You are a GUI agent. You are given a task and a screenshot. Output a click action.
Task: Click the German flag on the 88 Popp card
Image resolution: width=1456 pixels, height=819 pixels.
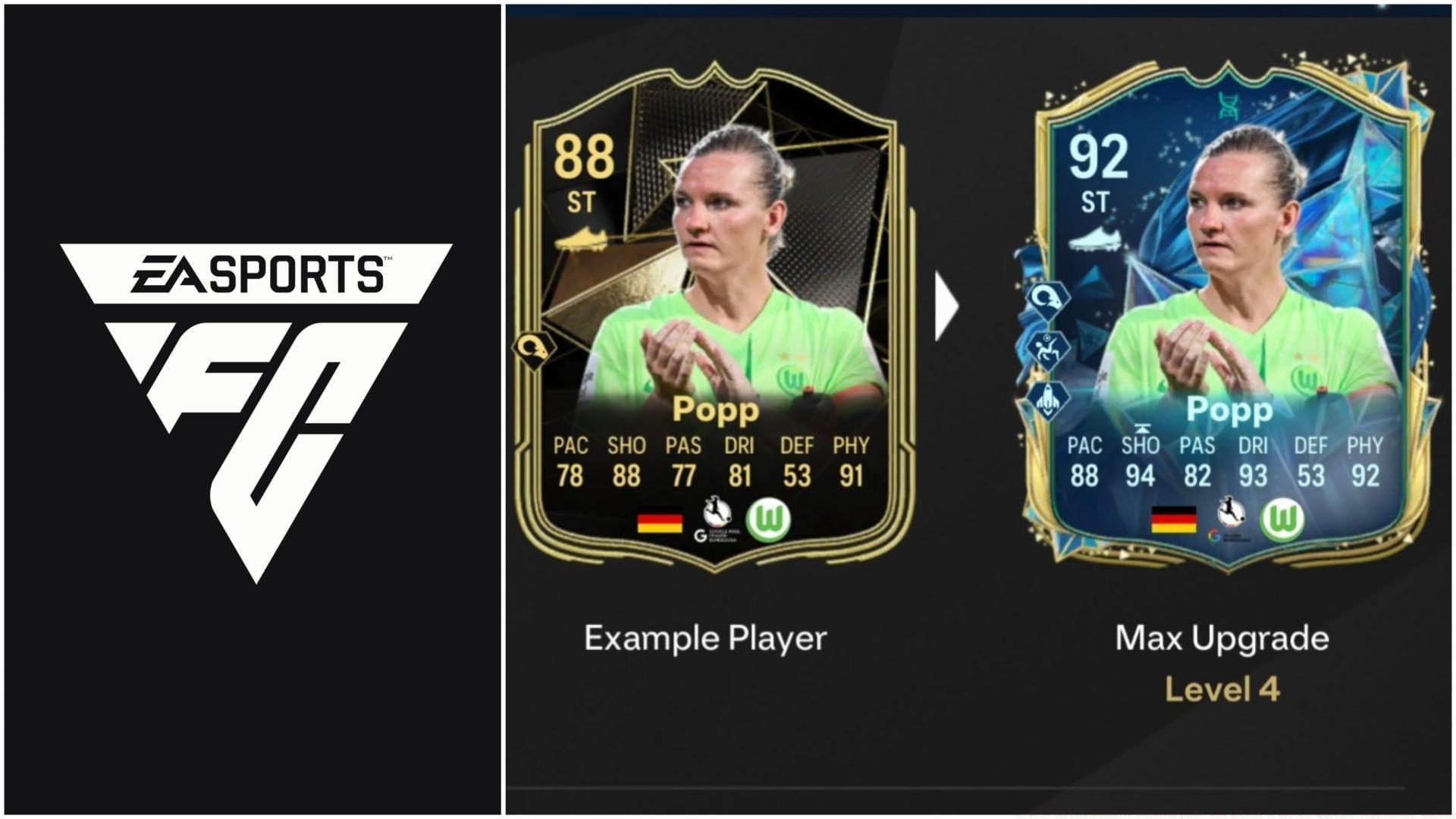tap(659, 522)
